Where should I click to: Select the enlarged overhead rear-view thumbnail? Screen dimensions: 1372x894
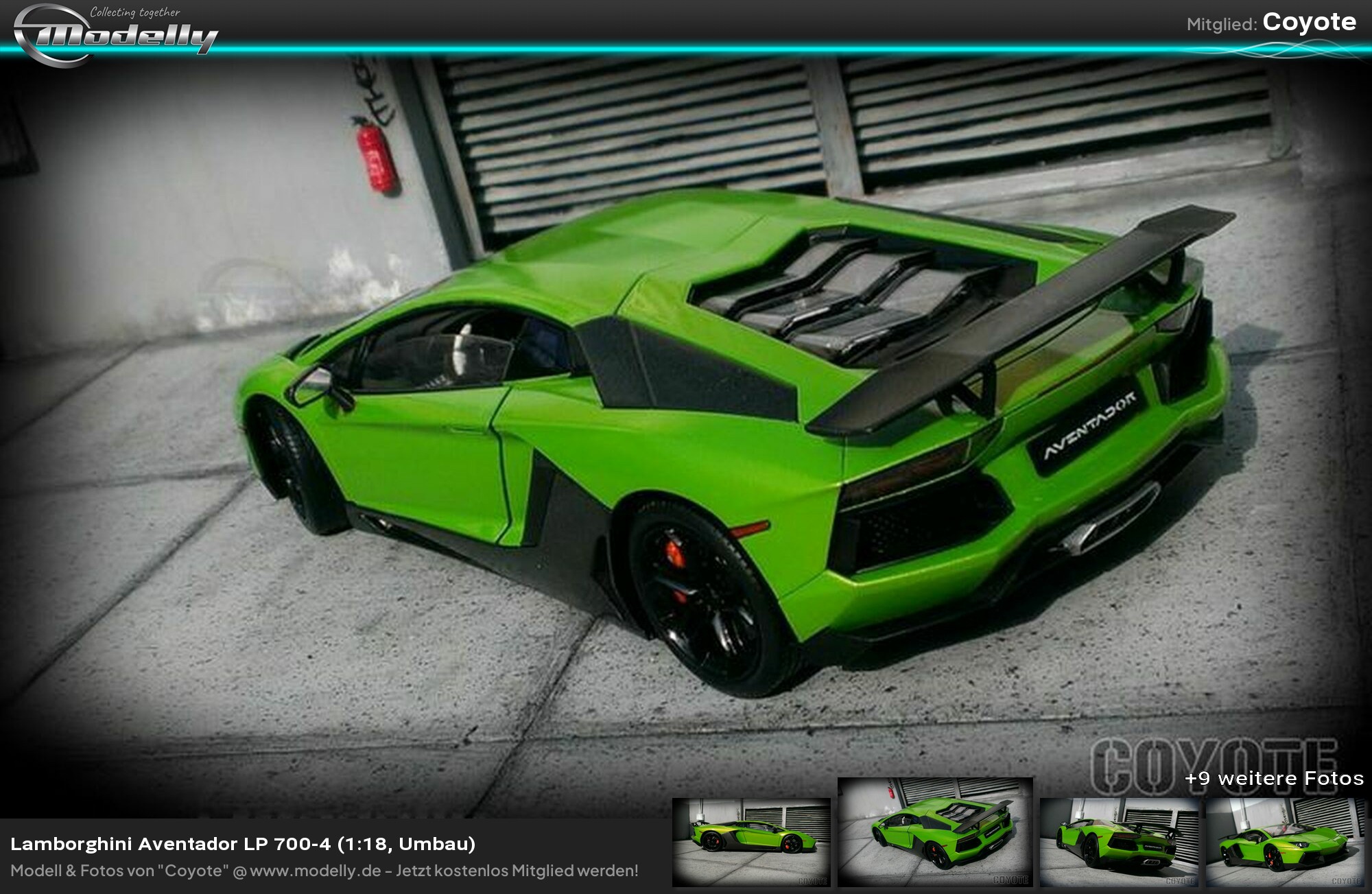click(x=935, y=832)
